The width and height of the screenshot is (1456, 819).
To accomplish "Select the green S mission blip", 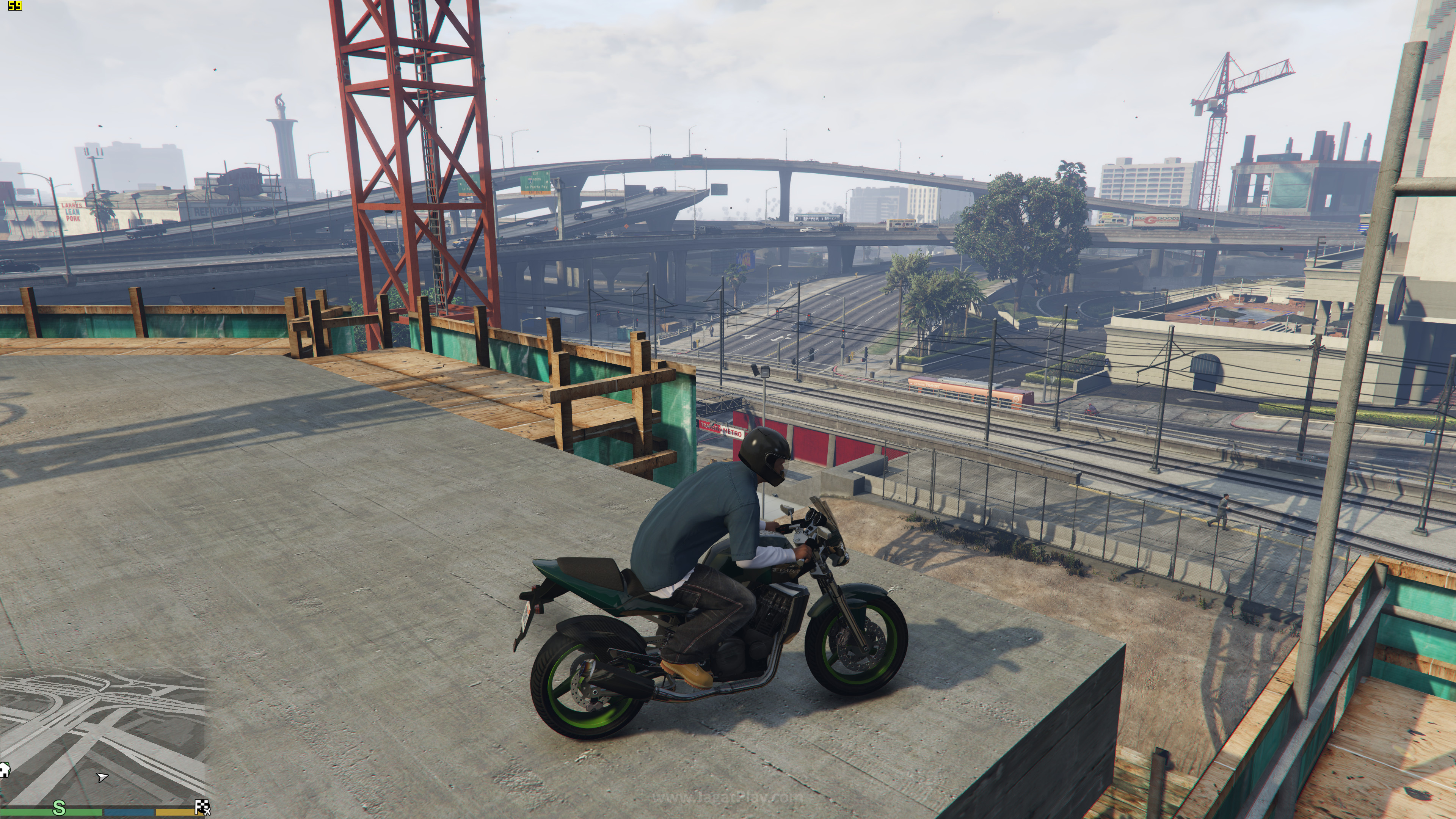I will [59, 808].
